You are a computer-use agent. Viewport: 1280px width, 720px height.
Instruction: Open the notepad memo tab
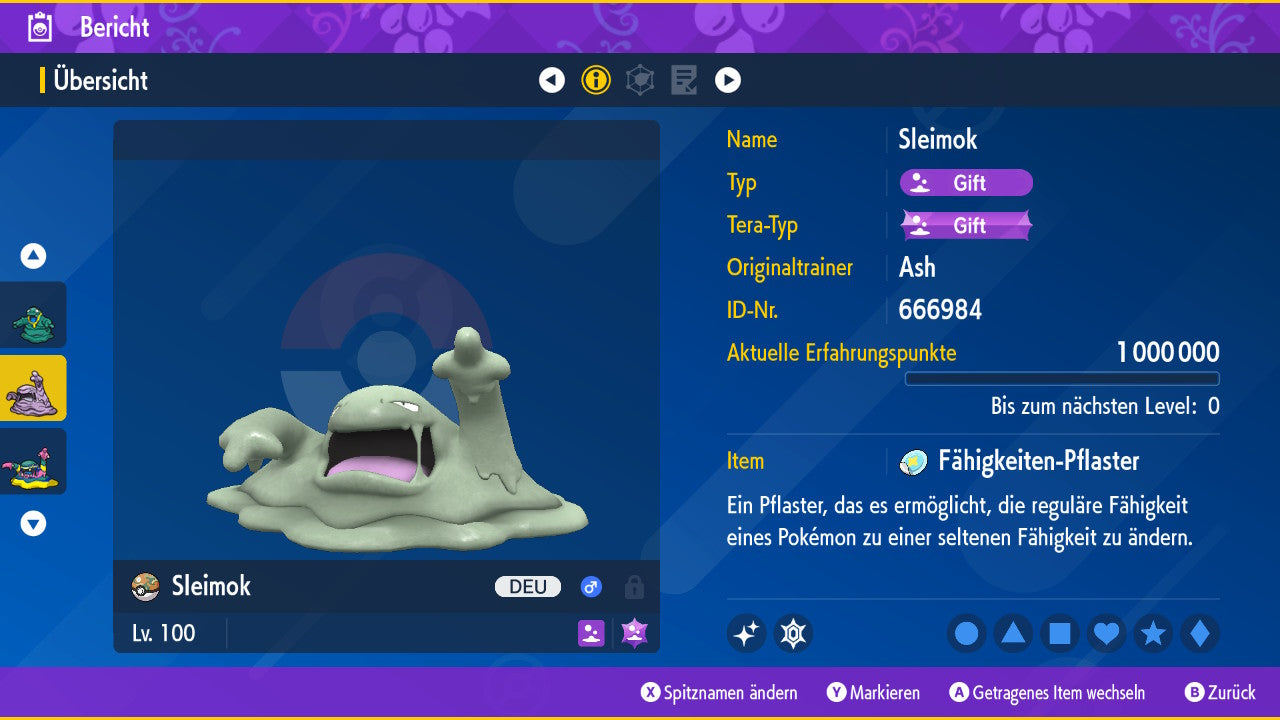[x=684, y=80]
